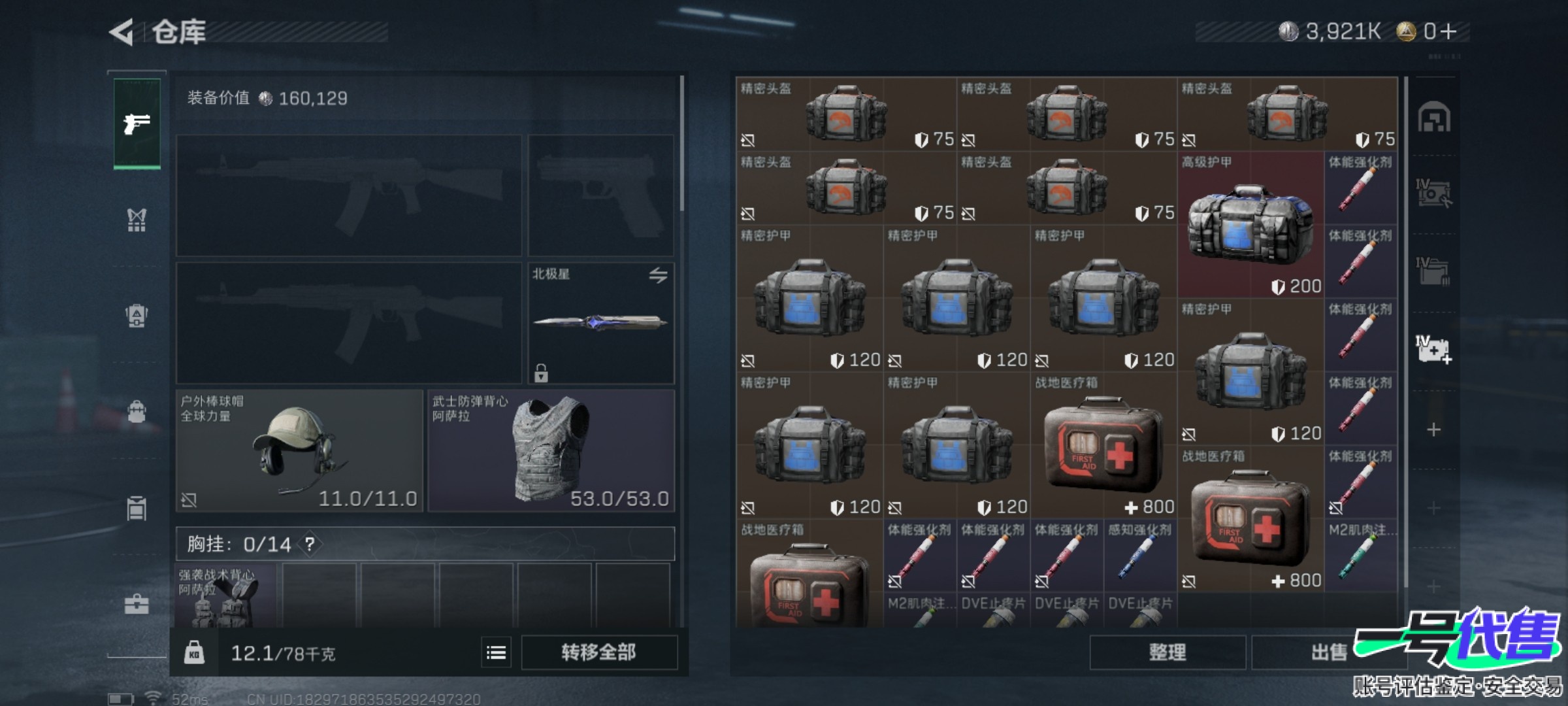
Task: Swap the 北极星 melee weapon
Action: [x=658, y=276]
